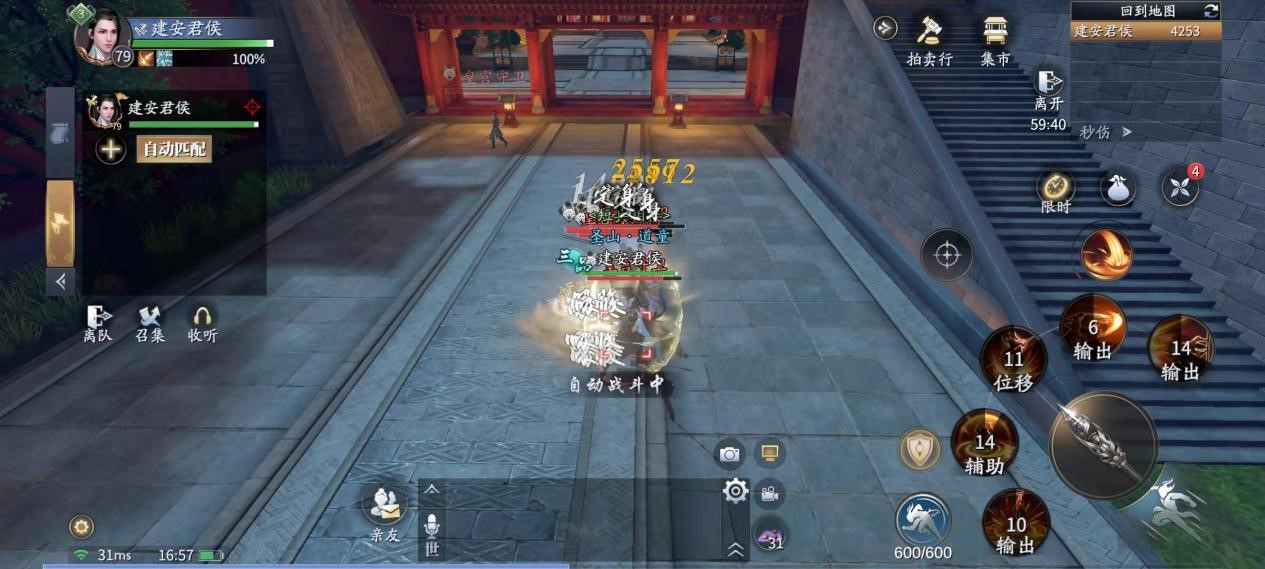
Task: Open the 限时 limited-time event icon
Action: coord(1055,190)
